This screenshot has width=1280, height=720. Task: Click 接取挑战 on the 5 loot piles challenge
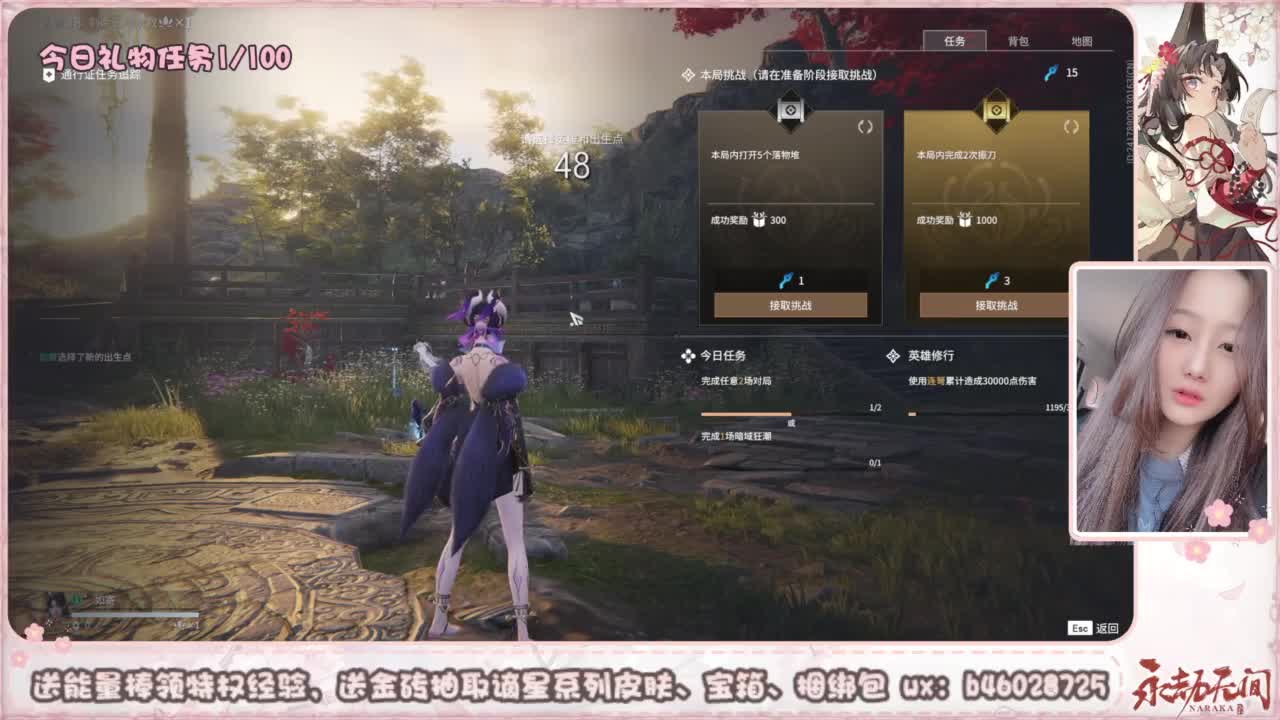(x=790, y=306)
